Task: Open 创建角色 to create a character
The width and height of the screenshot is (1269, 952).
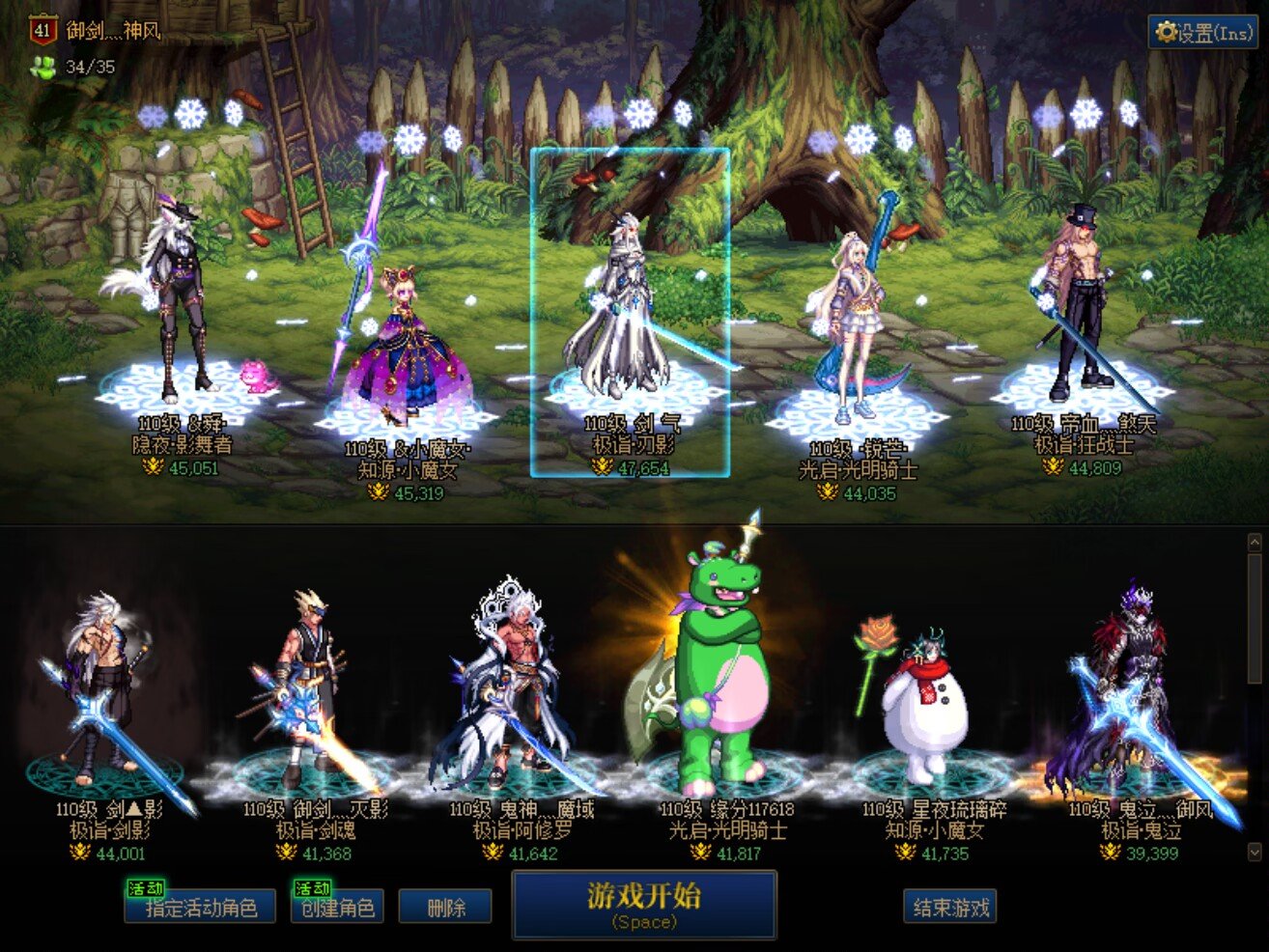Action: point(337,908)
